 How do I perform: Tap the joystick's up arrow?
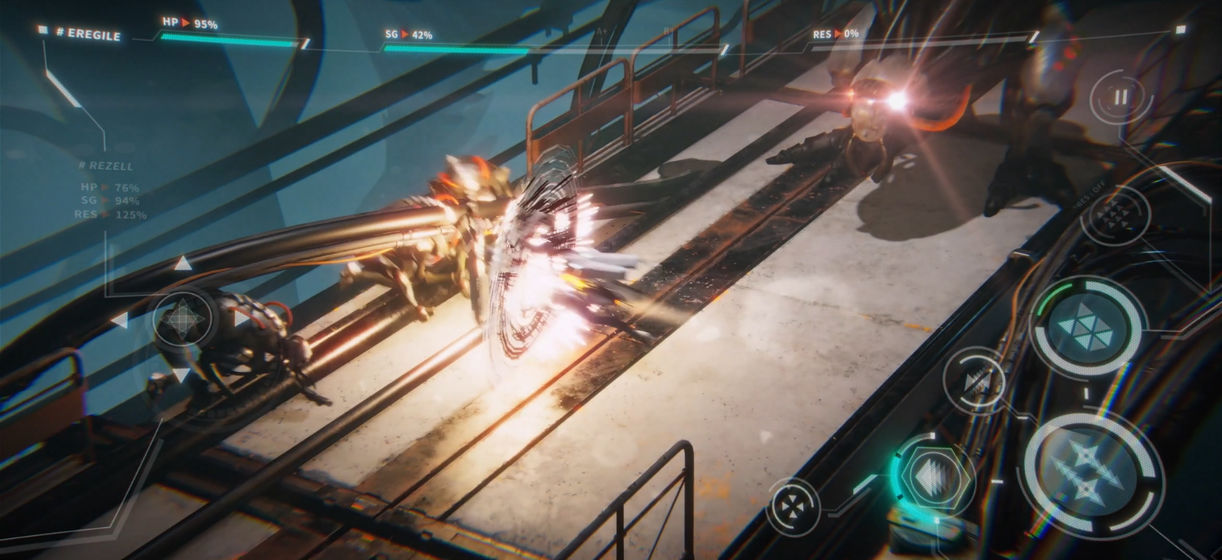point(182,264)
